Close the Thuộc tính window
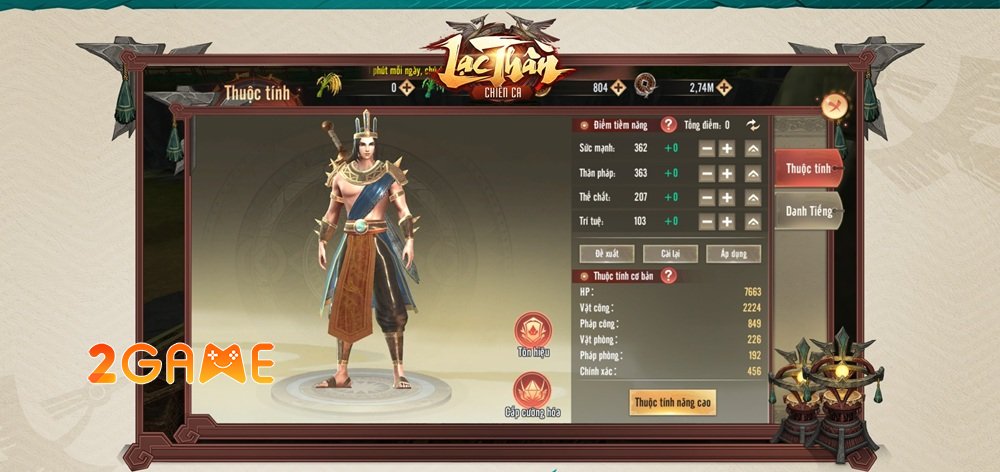 834,106
